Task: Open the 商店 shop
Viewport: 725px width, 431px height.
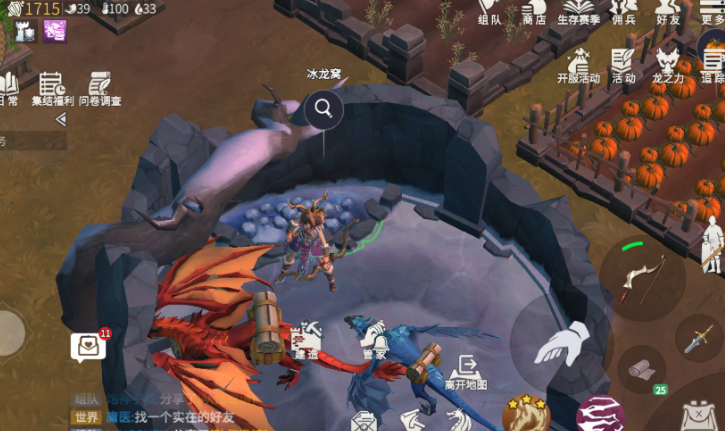Action: click(x=534, y=11)
